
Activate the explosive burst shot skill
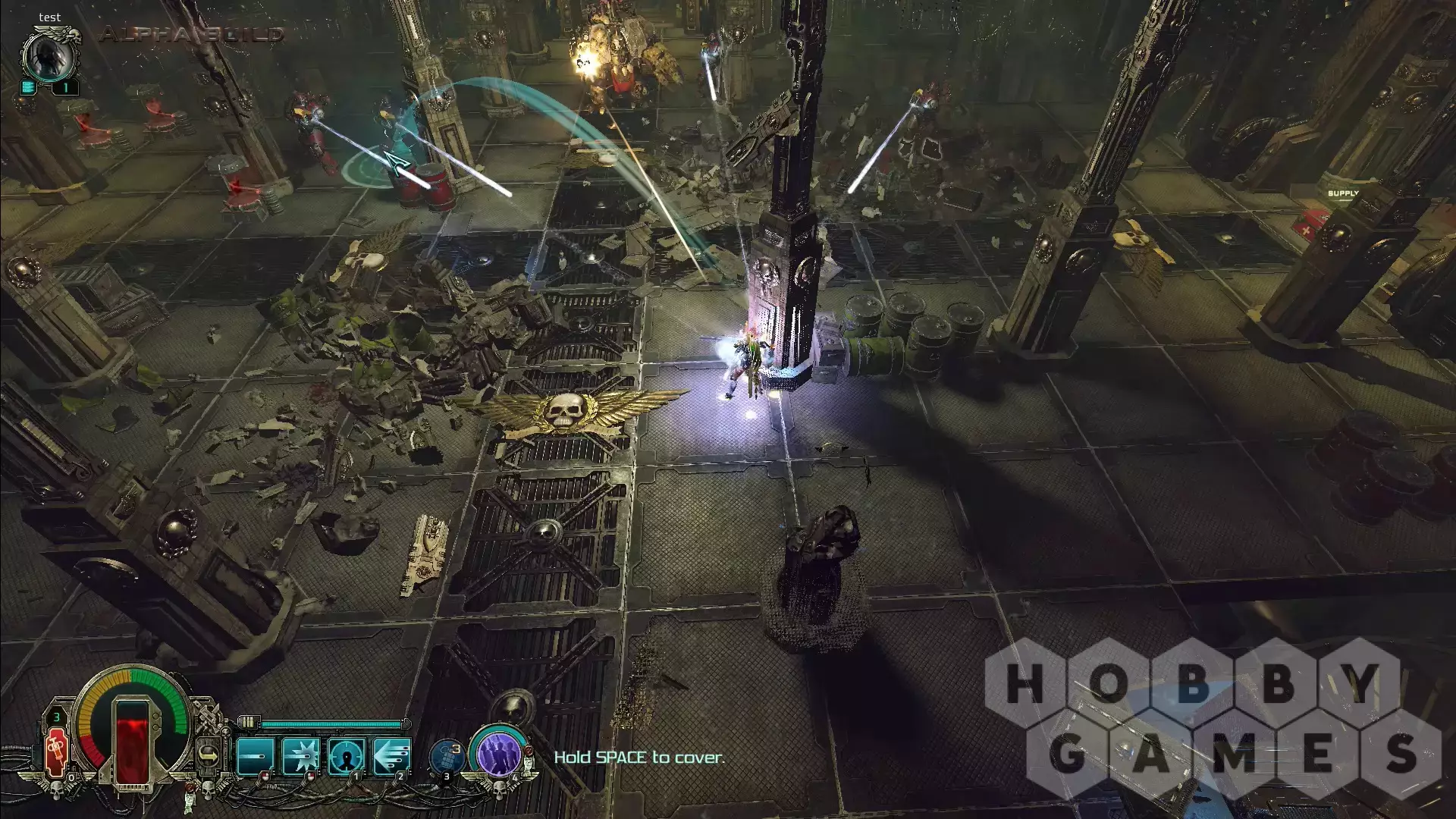click(300, 756)
